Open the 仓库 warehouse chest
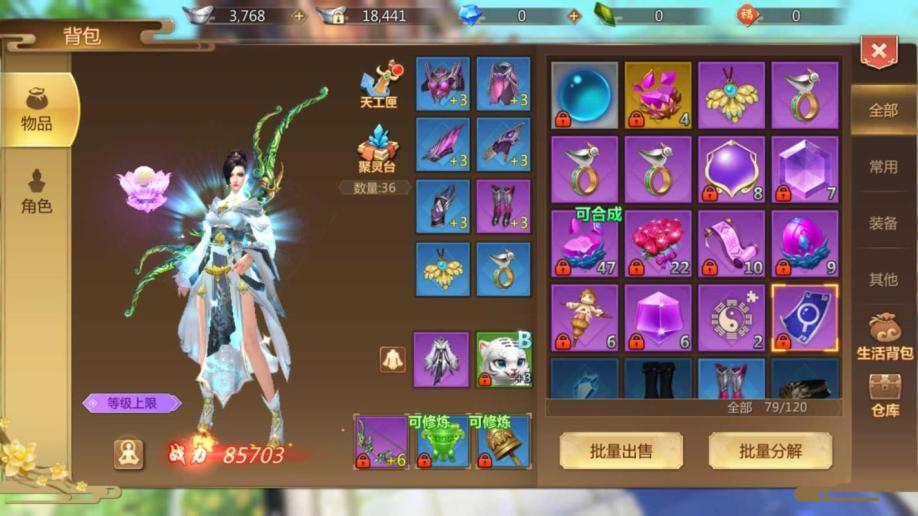The height and width of the screenshot is (516, 918). [x=884, y=394]
